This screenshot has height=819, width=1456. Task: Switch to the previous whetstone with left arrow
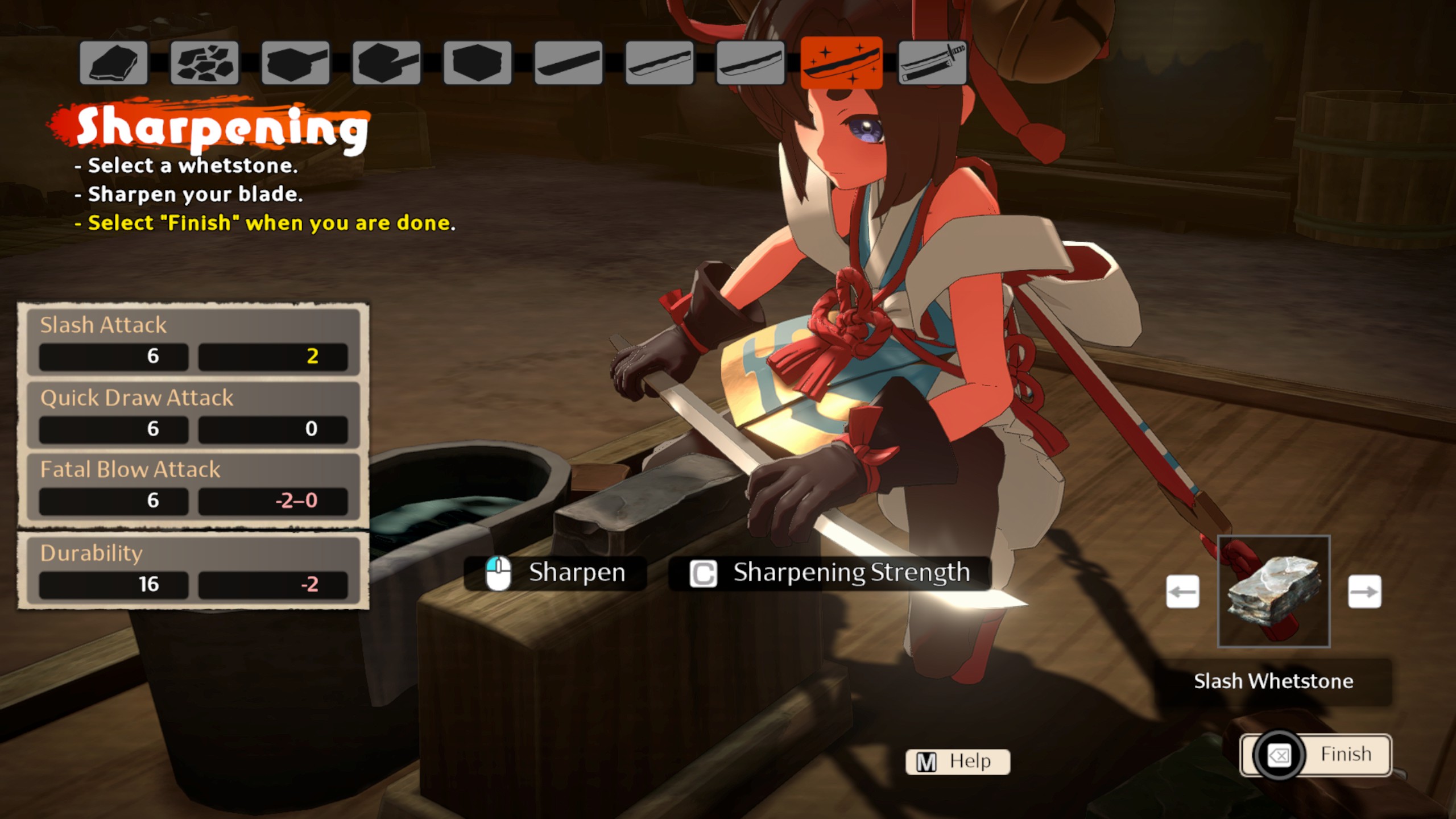coord(1182,591)
